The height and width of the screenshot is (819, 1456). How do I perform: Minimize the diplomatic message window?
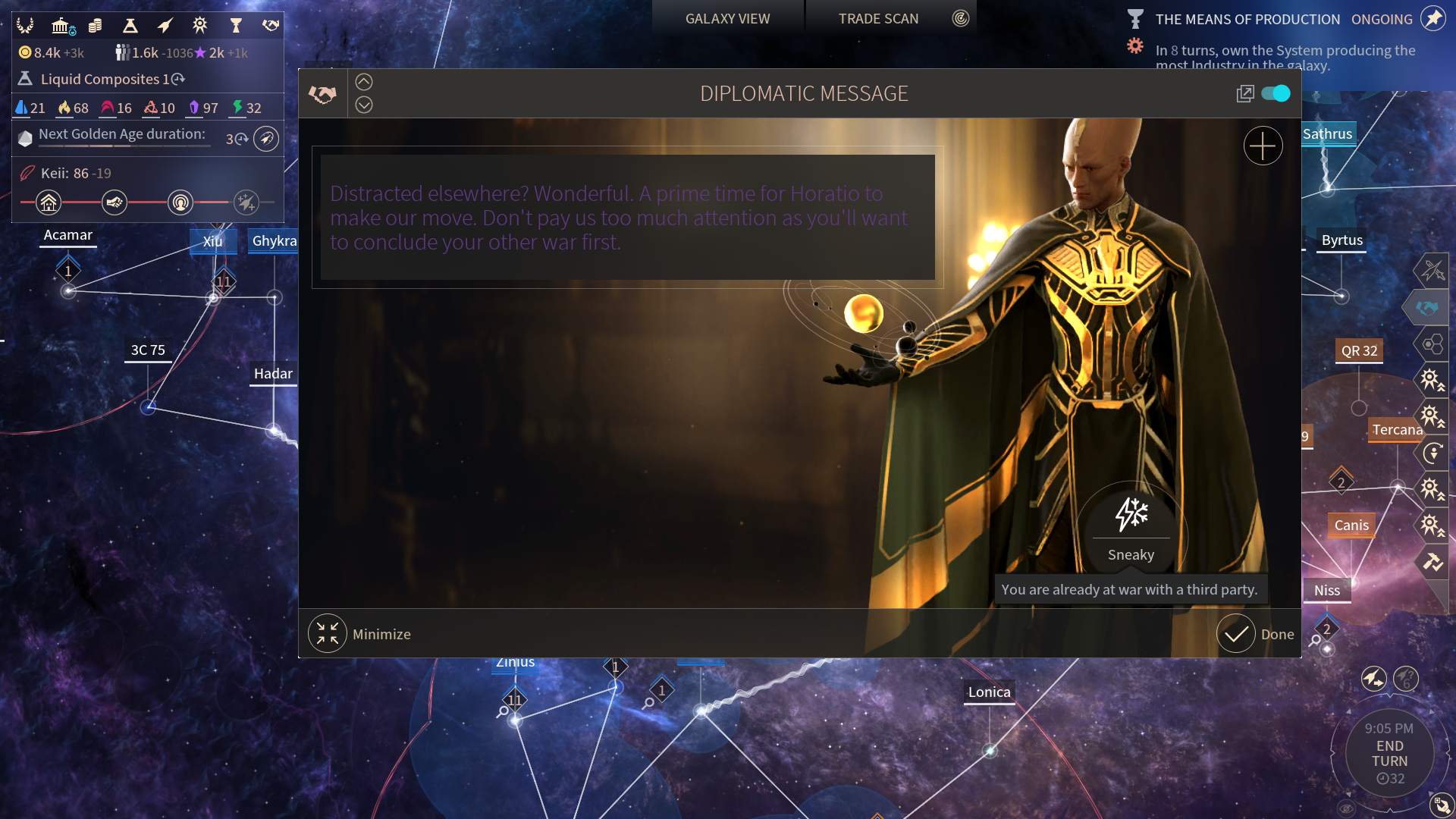(x=328, y=634)
